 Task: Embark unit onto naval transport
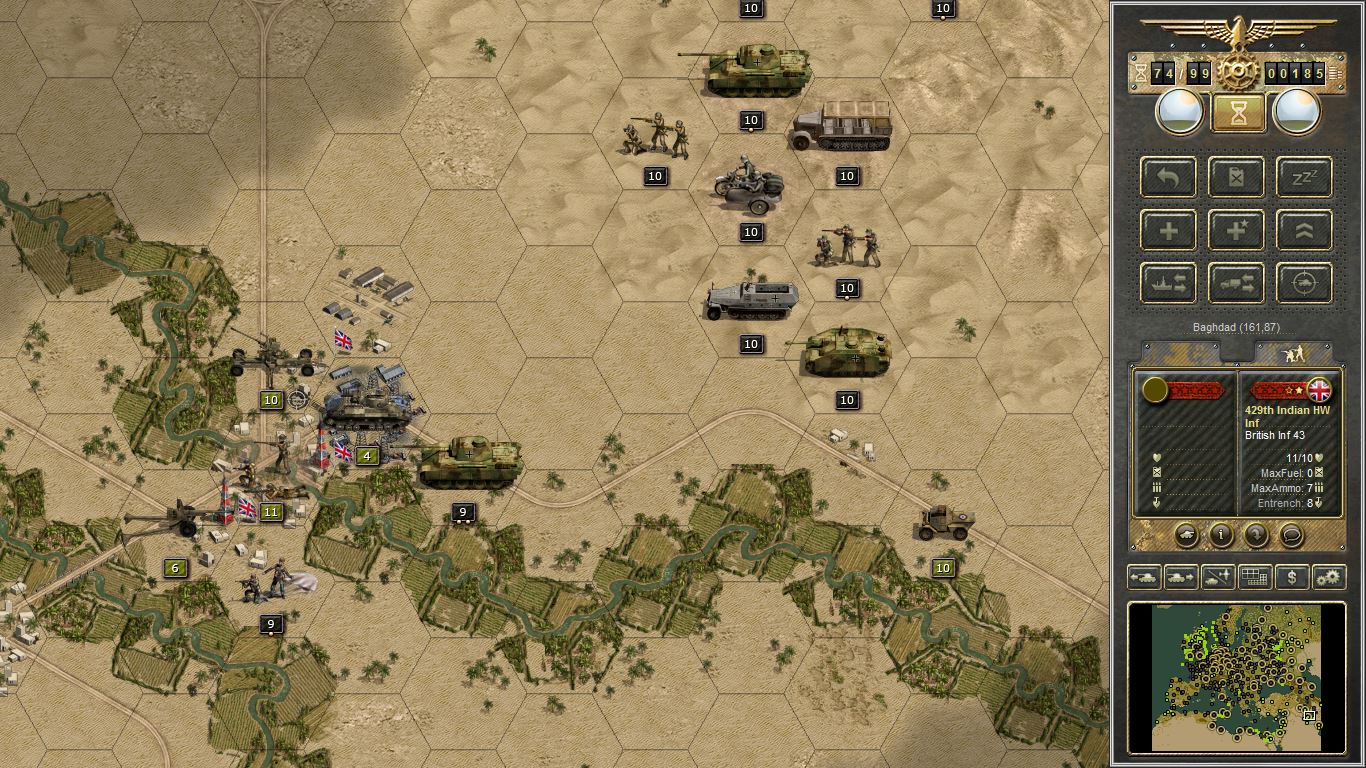[x=1168, y=283]
